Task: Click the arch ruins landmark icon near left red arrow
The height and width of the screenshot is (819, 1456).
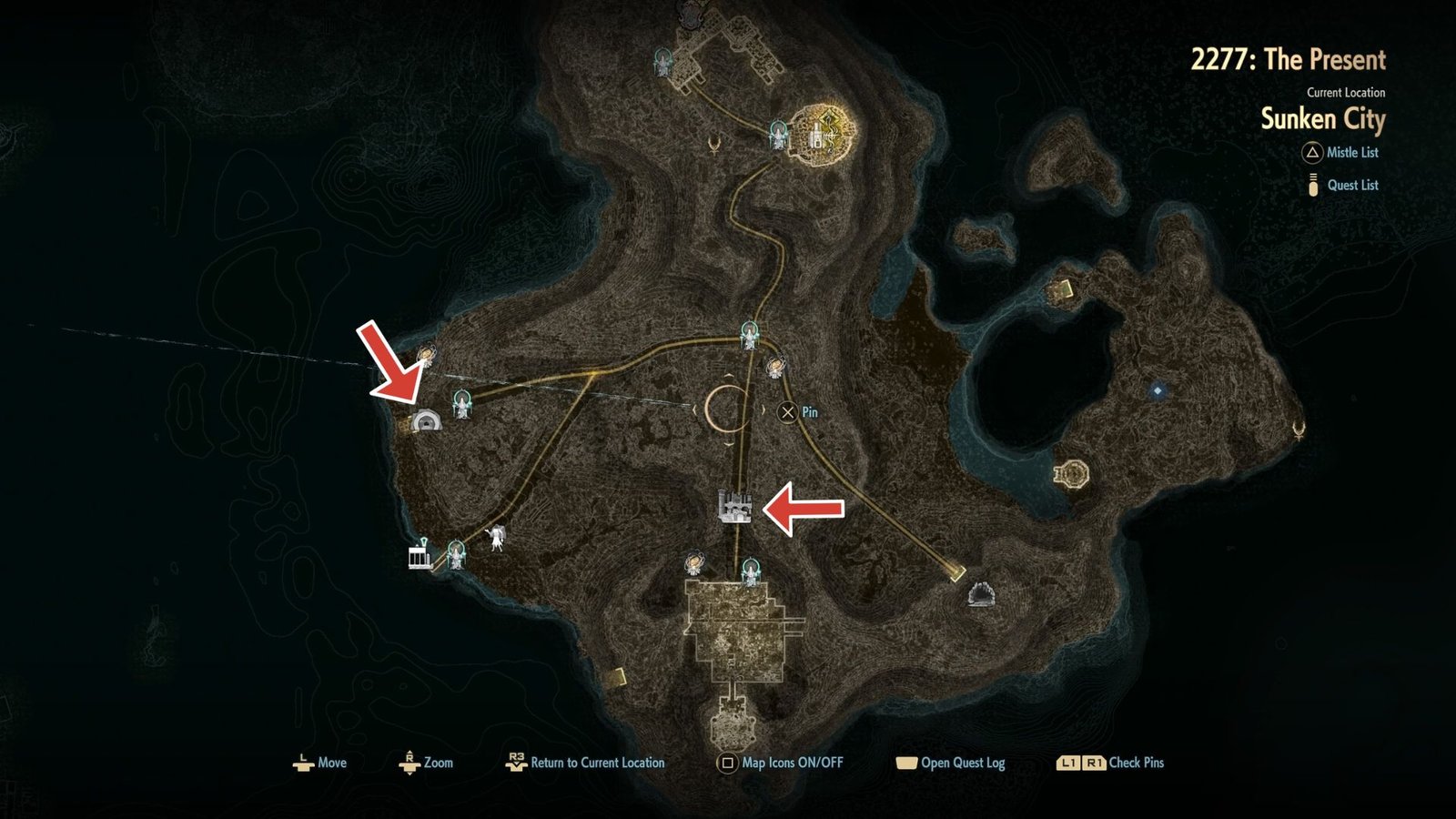Action: [428, 420]
